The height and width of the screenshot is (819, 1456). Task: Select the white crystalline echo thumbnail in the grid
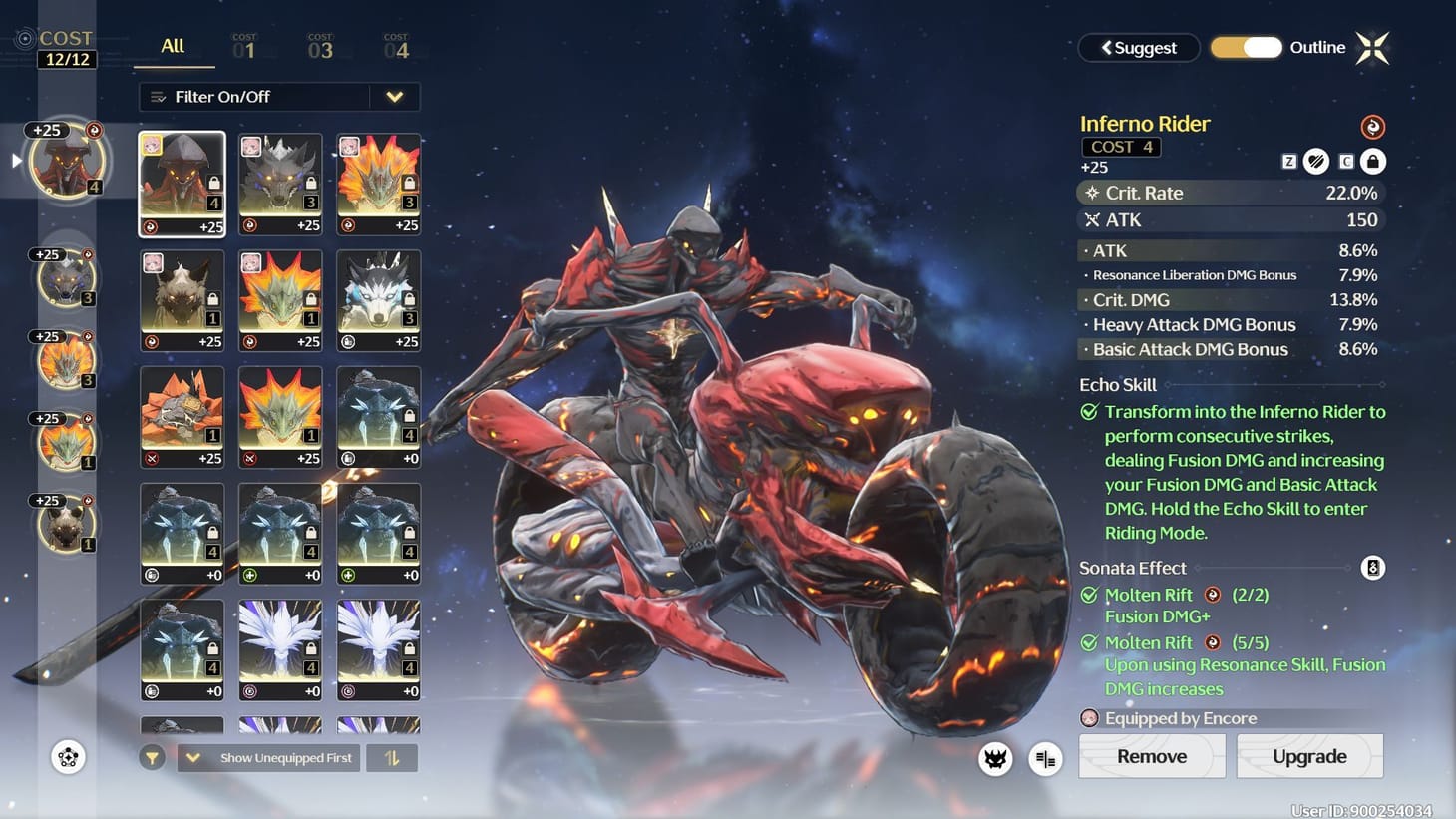[x=280, y=648]
